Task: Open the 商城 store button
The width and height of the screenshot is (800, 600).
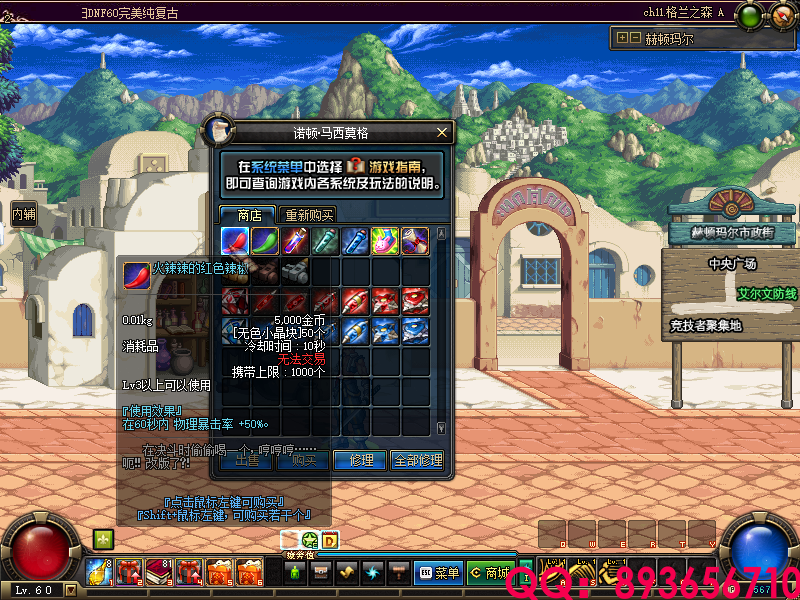Action: point(489,573)
